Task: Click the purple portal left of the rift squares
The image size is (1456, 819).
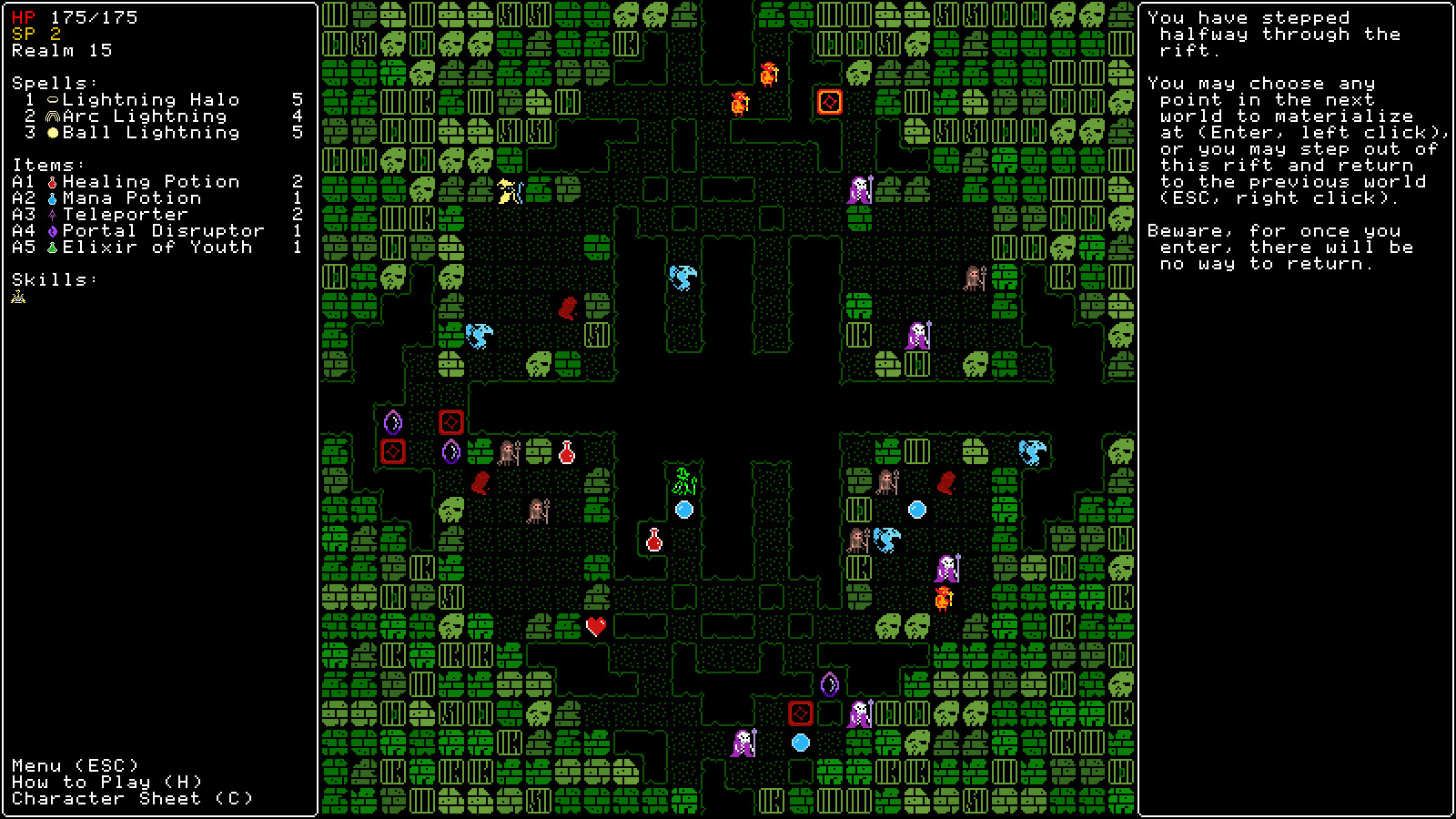Action: pos(393,420)
